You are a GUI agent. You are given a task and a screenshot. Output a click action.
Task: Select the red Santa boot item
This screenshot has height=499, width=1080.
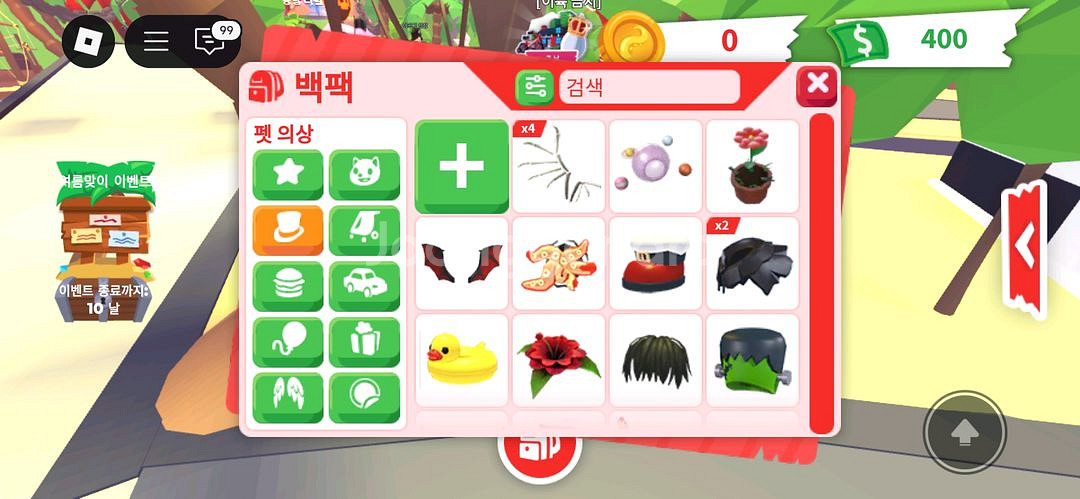coord(655,264)
